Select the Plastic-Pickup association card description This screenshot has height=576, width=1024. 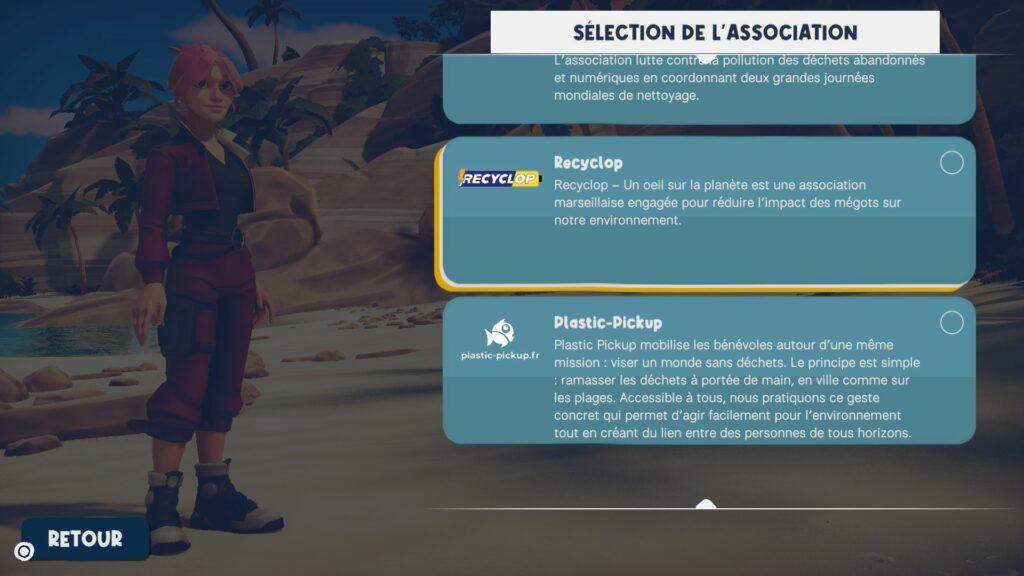[736, 389]
